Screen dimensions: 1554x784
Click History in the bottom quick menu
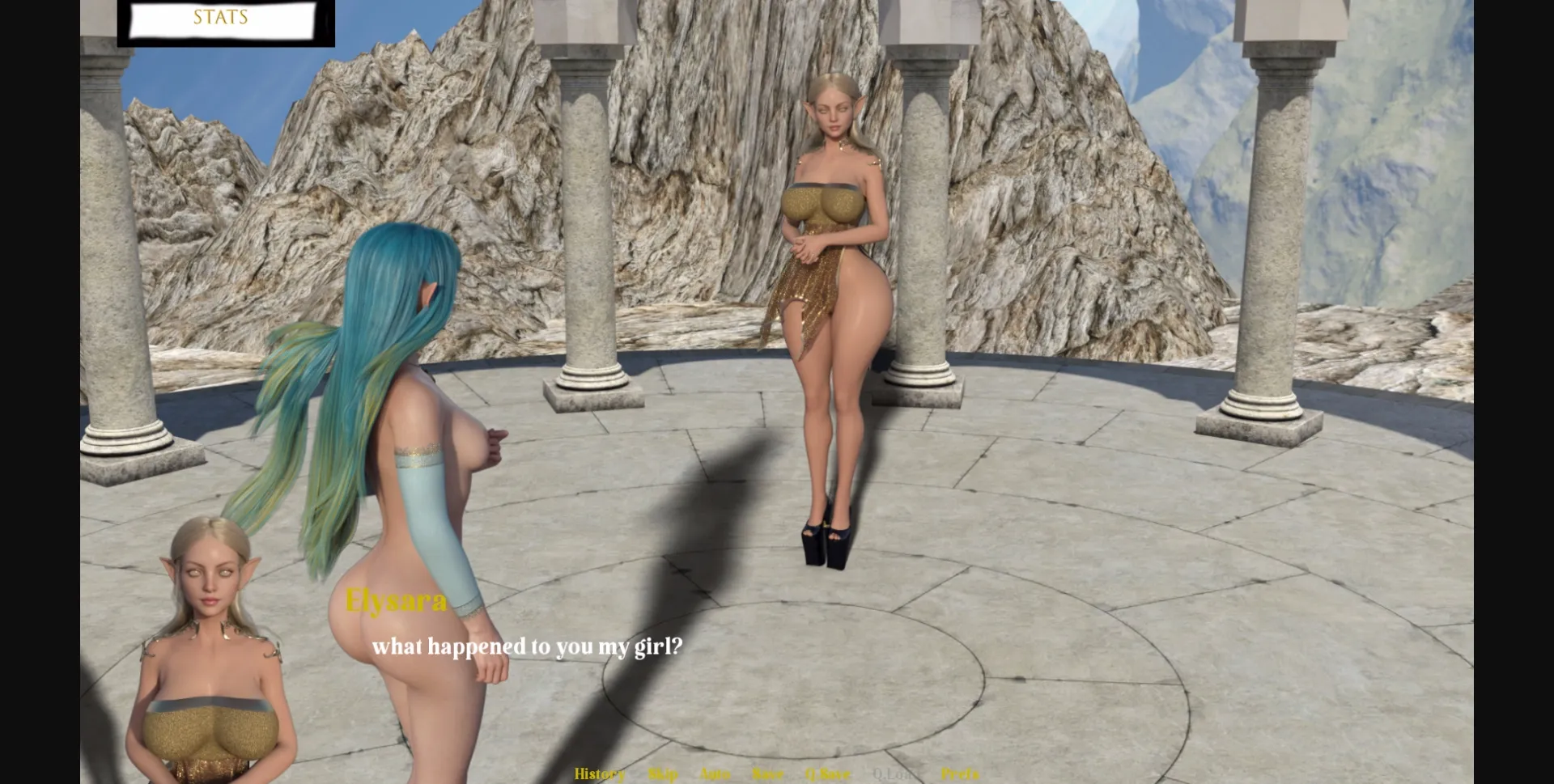[x=599, y=774]
